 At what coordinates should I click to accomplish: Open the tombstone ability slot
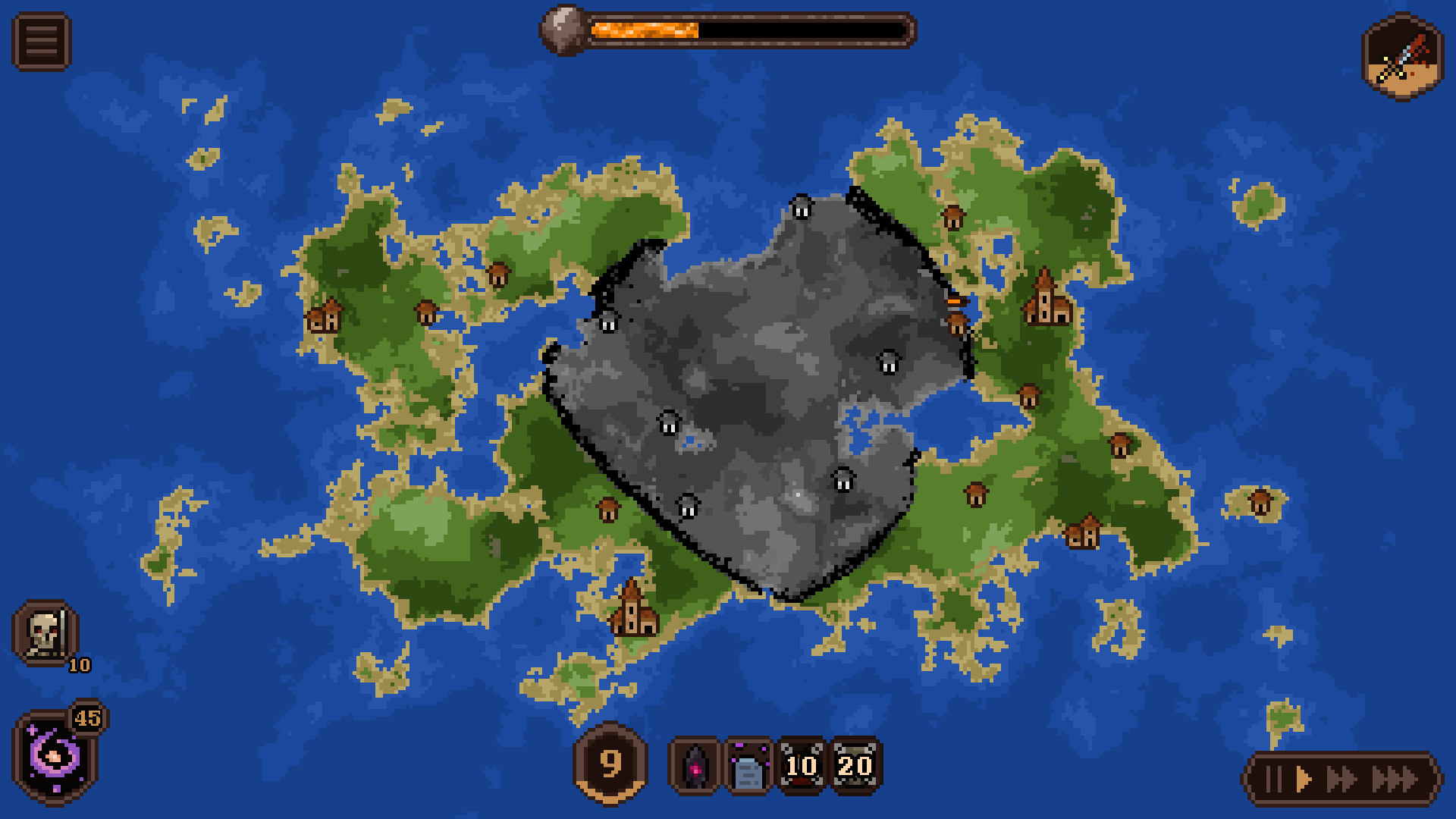tap(746, 766)
